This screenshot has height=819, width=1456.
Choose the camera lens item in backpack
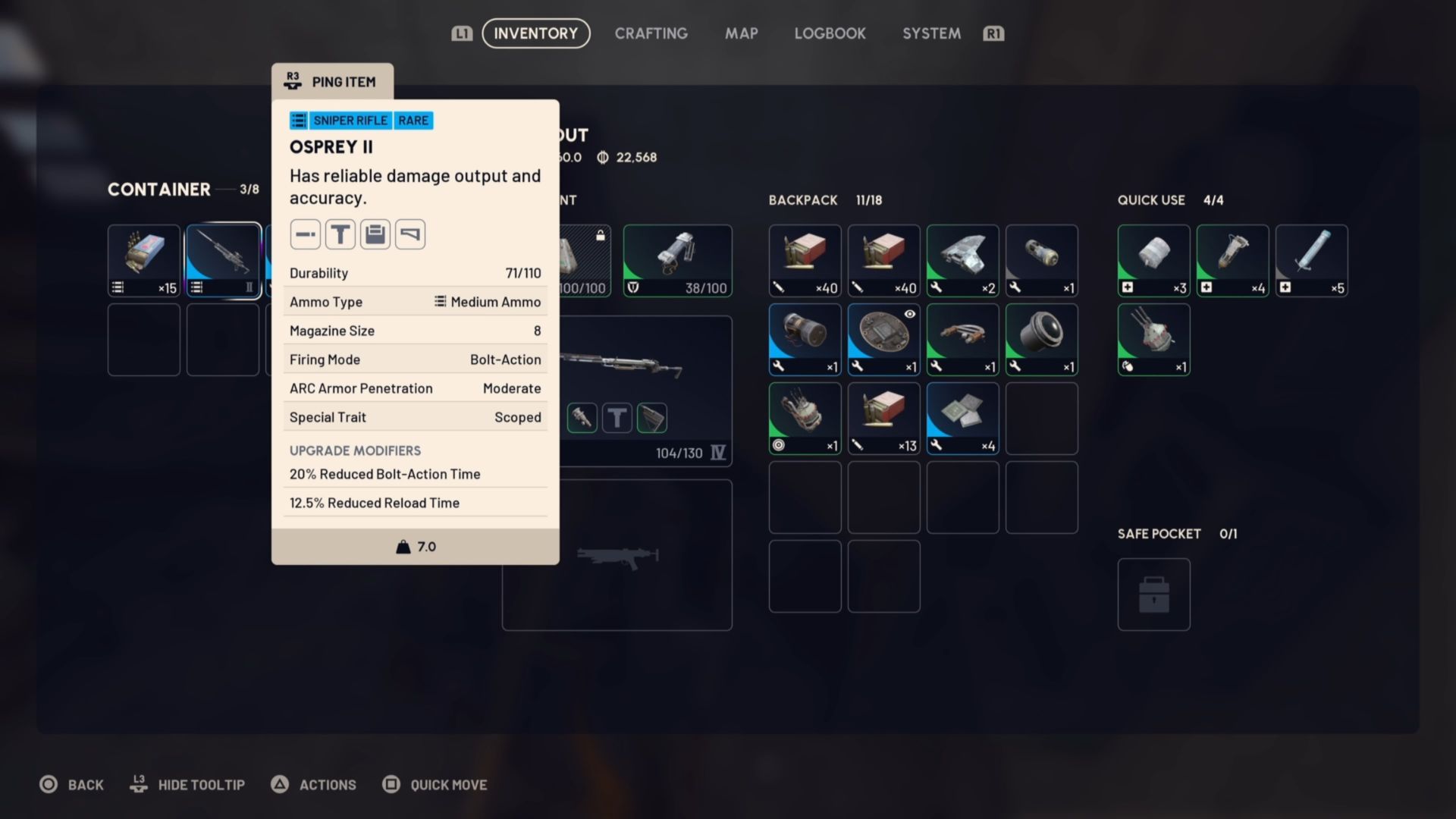(1041, 339)
